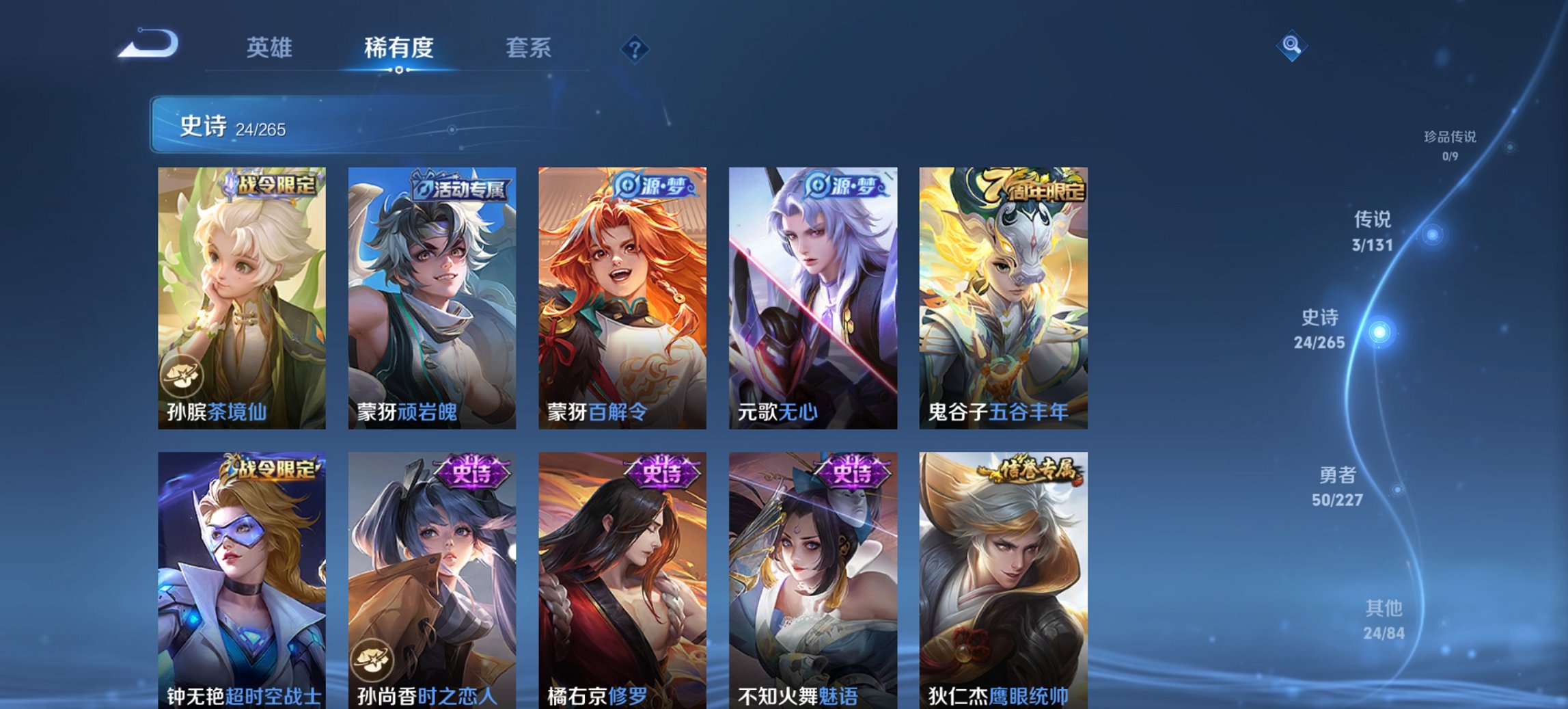Click the star badge on 孙膑茶境仙 card
The height and width of the screenshot is (709, 1568).
point(181,373)
